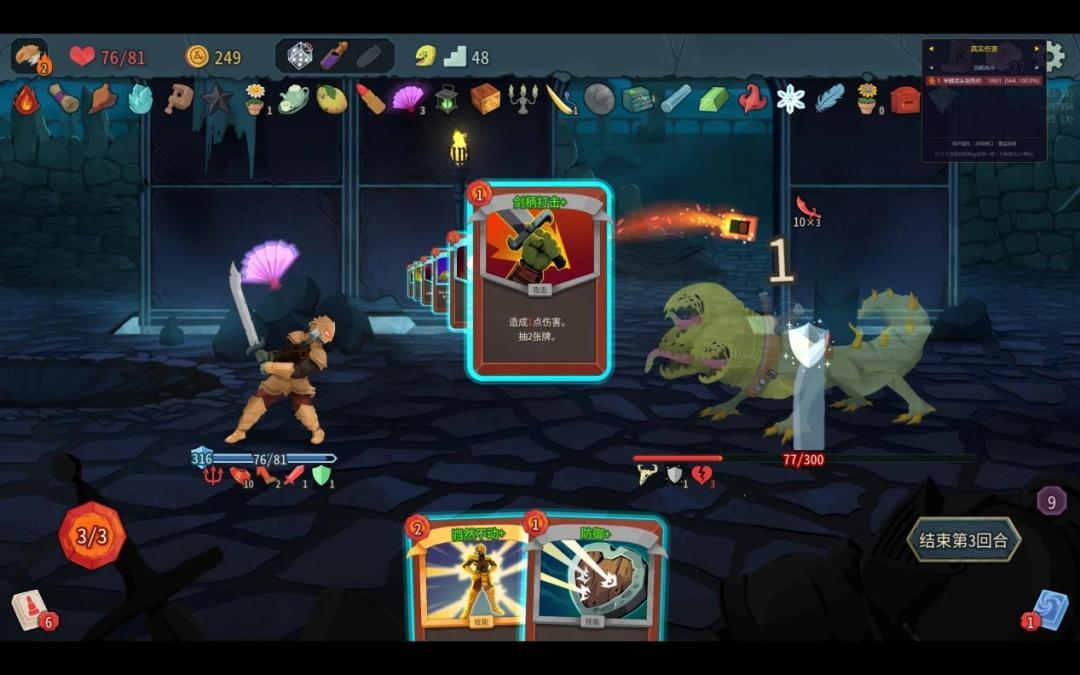Click the damage overlay's right arrow

click(x=1037, y=48)
